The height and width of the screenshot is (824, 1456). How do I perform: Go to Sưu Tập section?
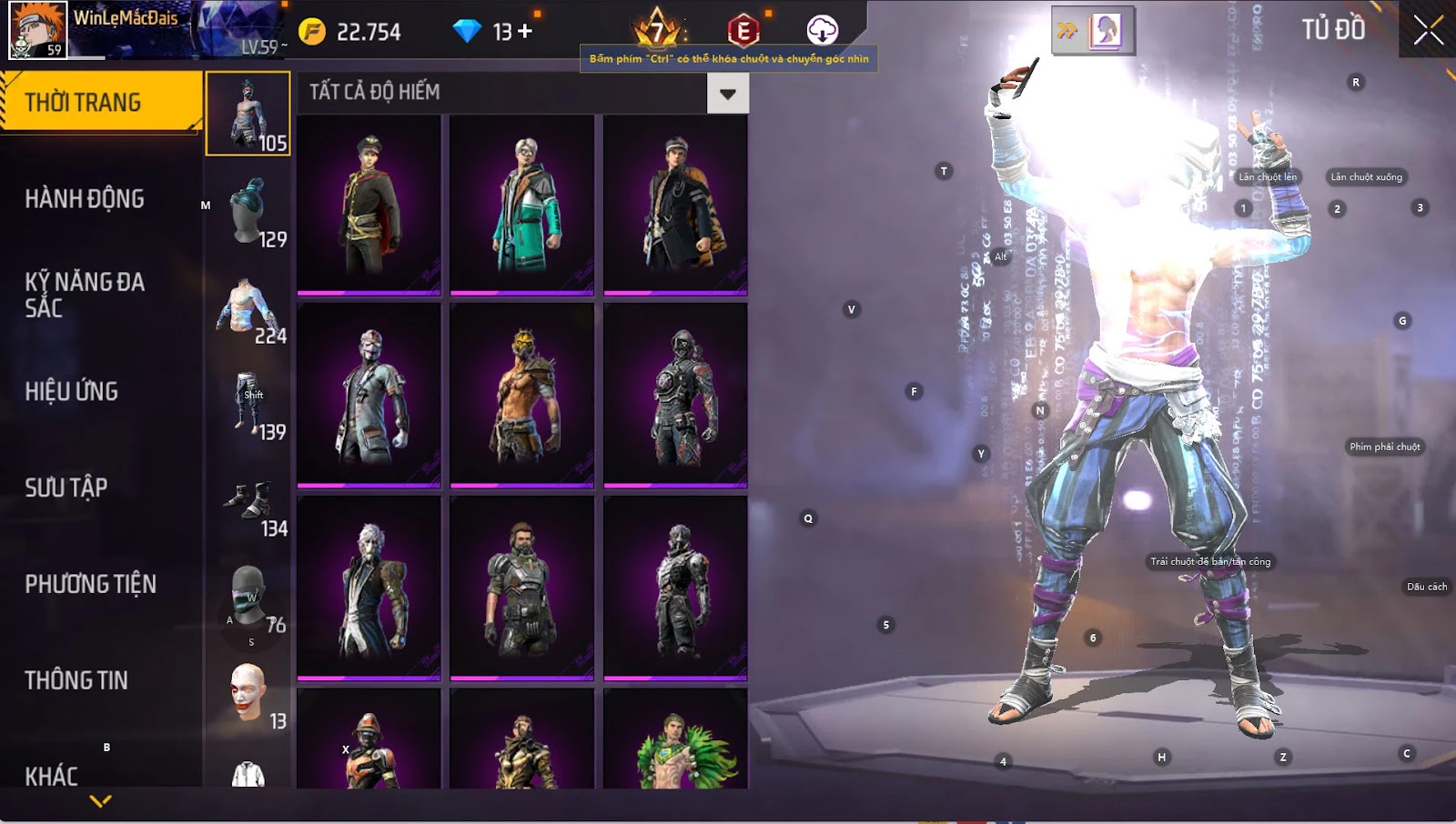[x=66, y=487]
